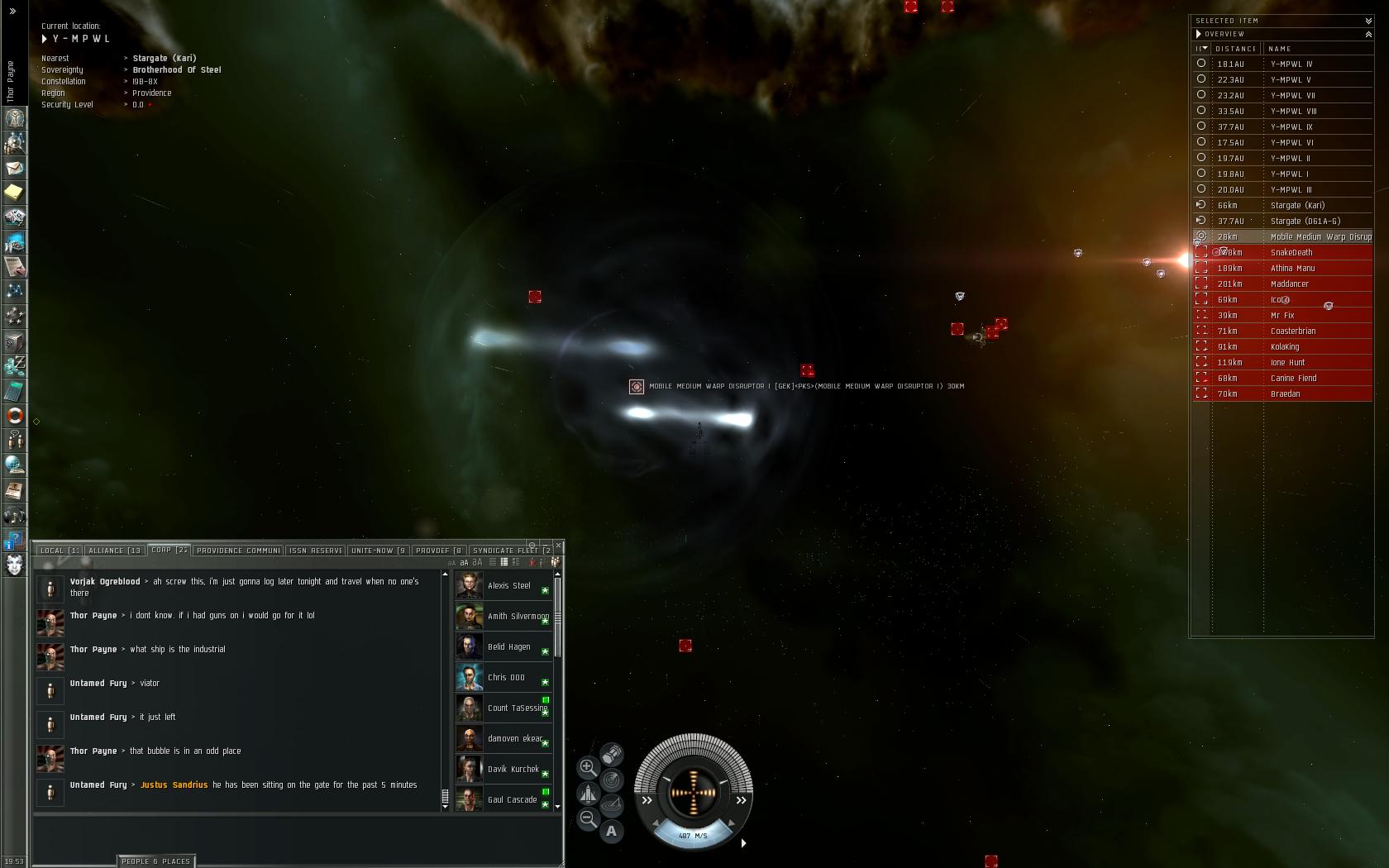Open the Alliance chat tab

click(115, 551)
